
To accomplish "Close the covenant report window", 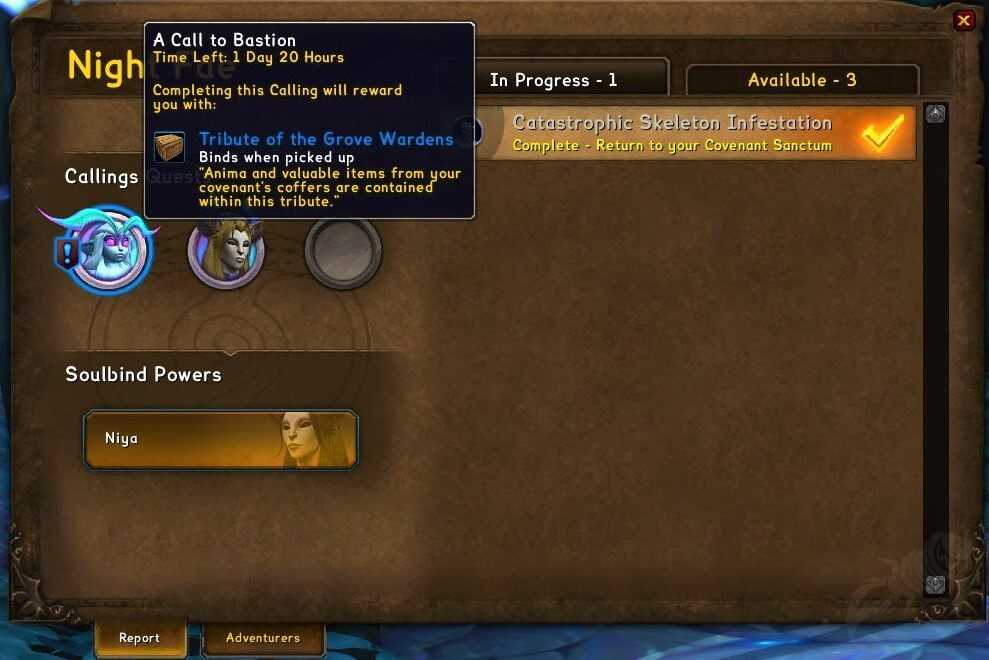I will pyautogui.click(x=963, y=20).
